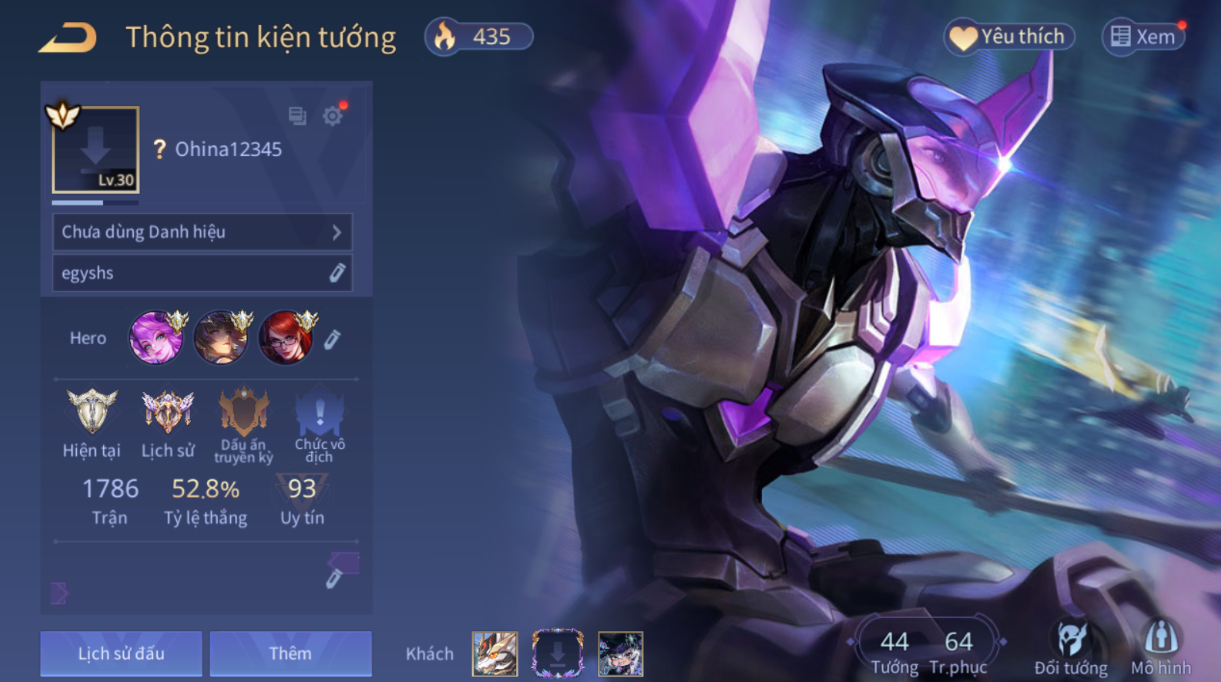Edit the featured Hero list
The width and height of the screenshot is (1221, 682).
pyautogui.click(x=332, y=339)
